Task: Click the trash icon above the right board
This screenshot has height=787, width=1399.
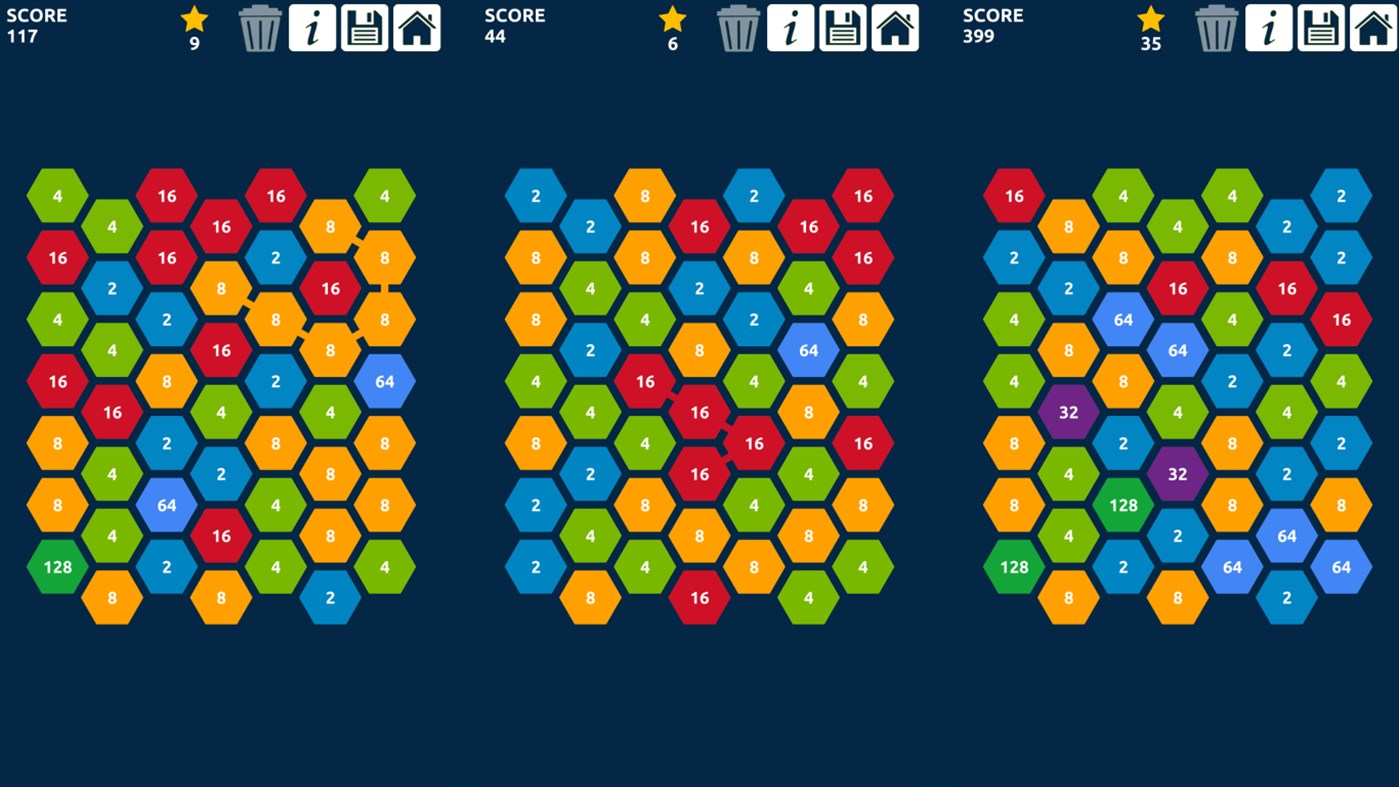Action: (1216, 27)
